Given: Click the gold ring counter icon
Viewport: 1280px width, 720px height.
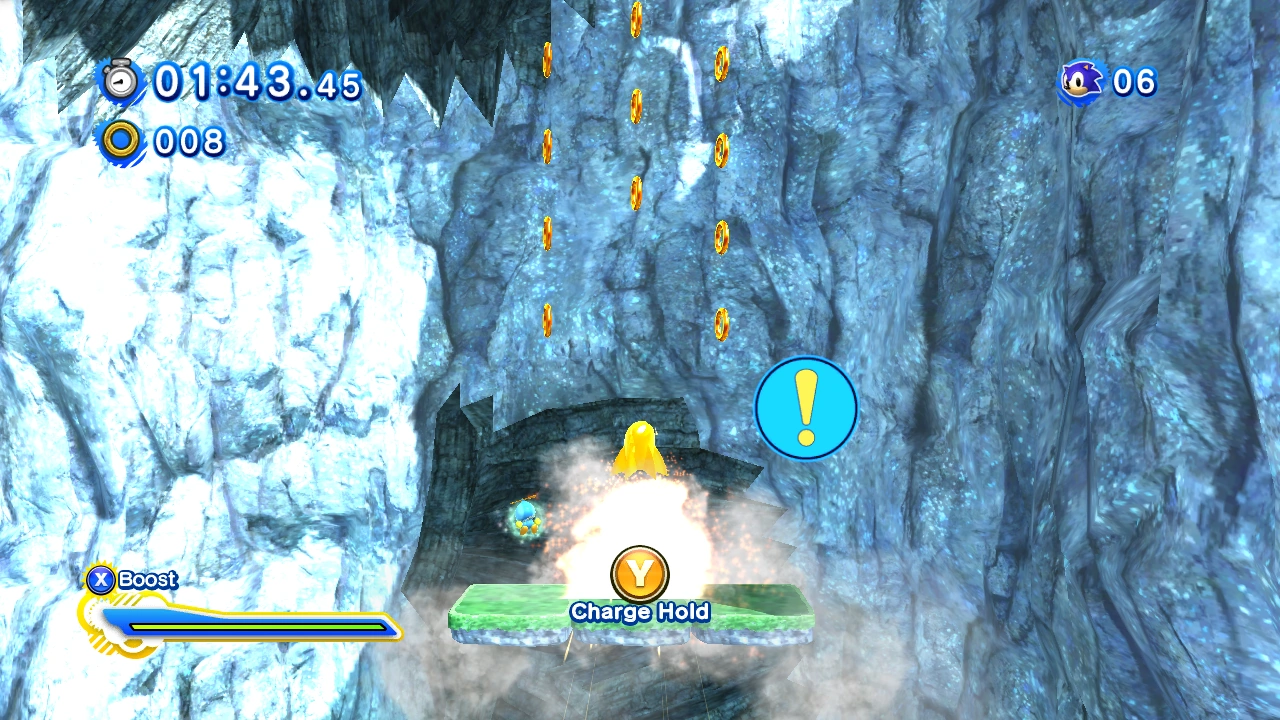Looking at the screenshot, I should 122,141.
